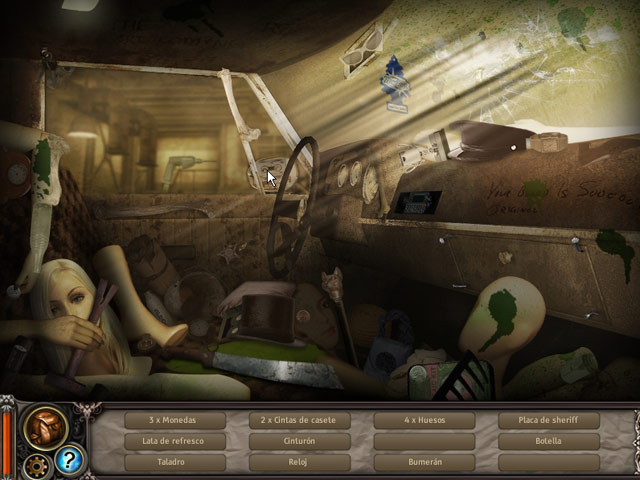Choose the 'Reloj' item entry
This screenshot has height=480, width=640.
click(299, 462)
